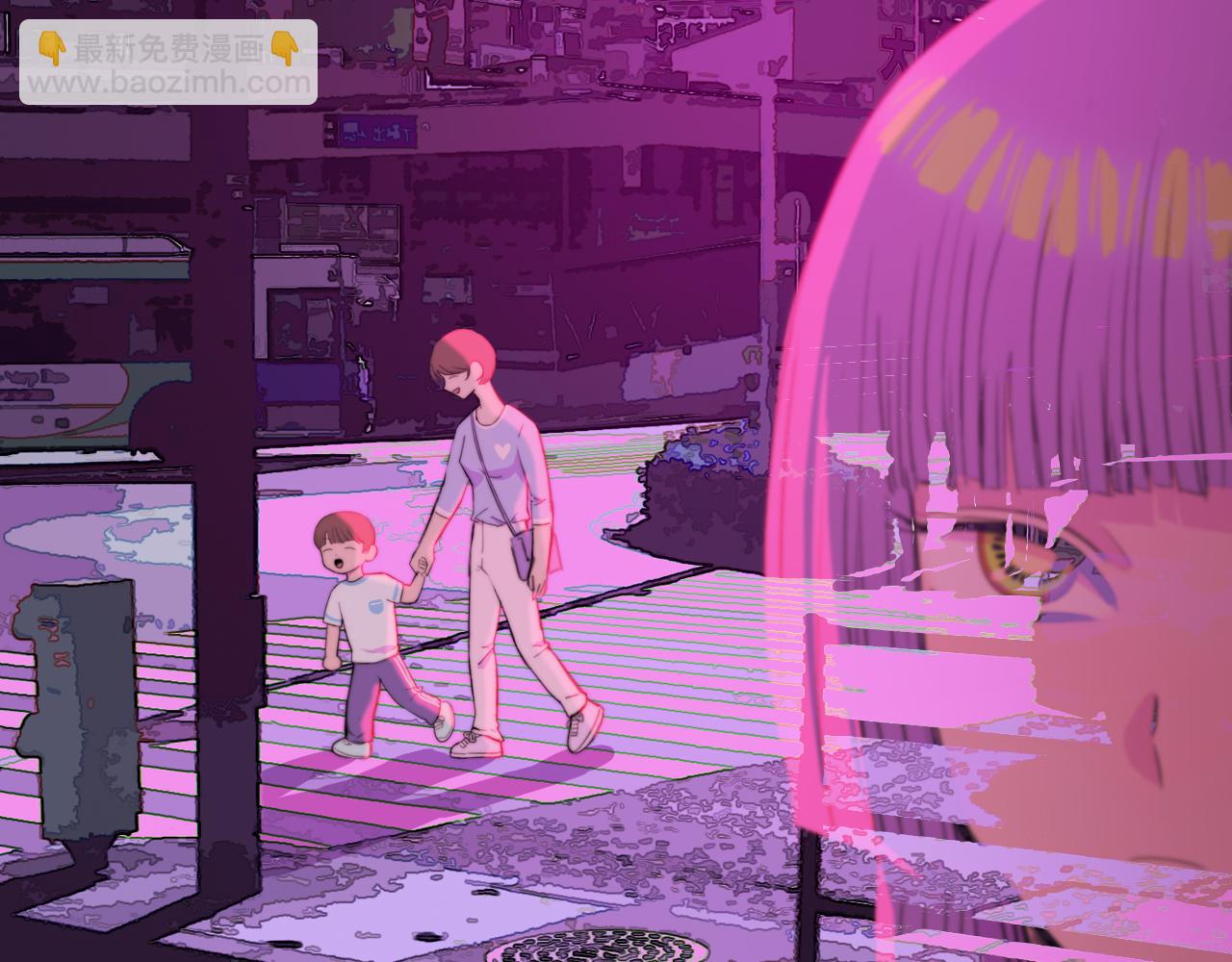Open the www.baozimh.com watermark banner
Viewport: 1232px width, 962px height.
[168, 63]
